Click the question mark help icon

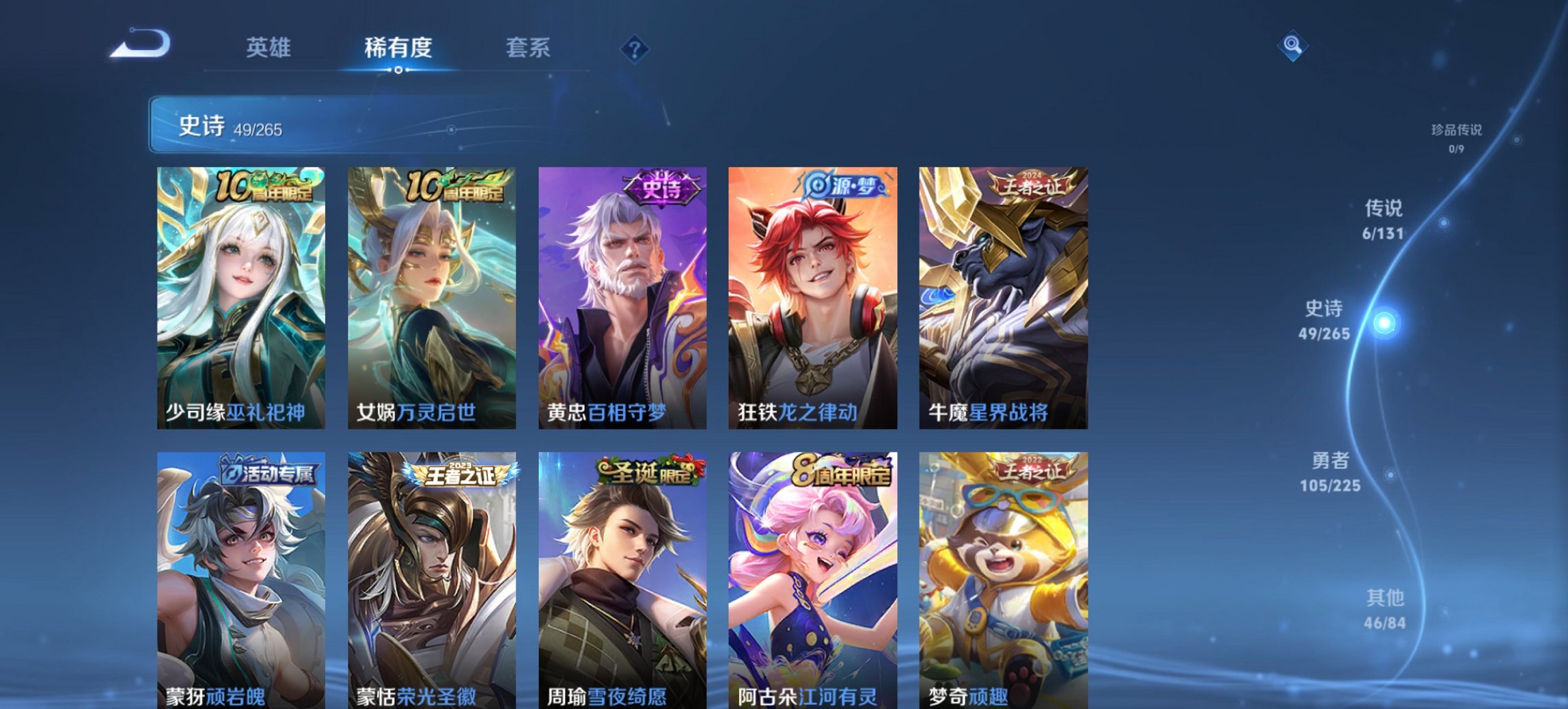(632, 47)
